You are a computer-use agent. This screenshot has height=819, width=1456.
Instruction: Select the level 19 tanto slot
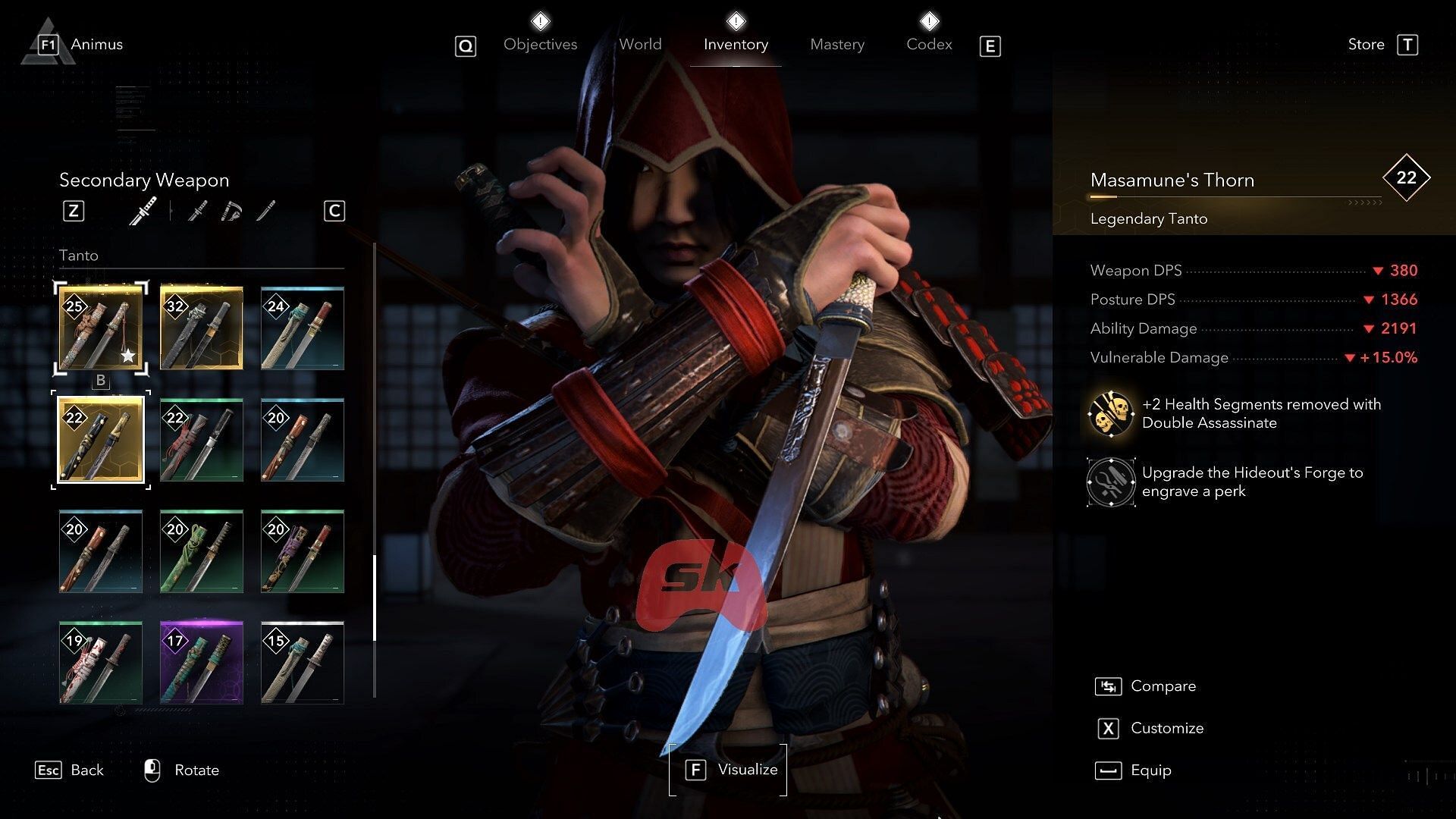101,663
